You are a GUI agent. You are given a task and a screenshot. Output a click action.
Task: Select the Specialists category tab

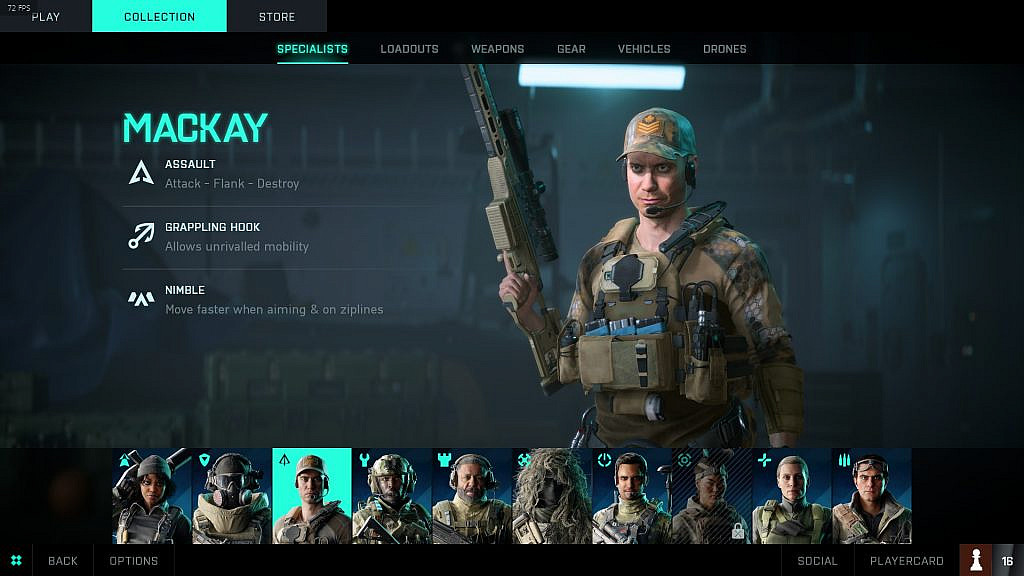tap(312, 49)
